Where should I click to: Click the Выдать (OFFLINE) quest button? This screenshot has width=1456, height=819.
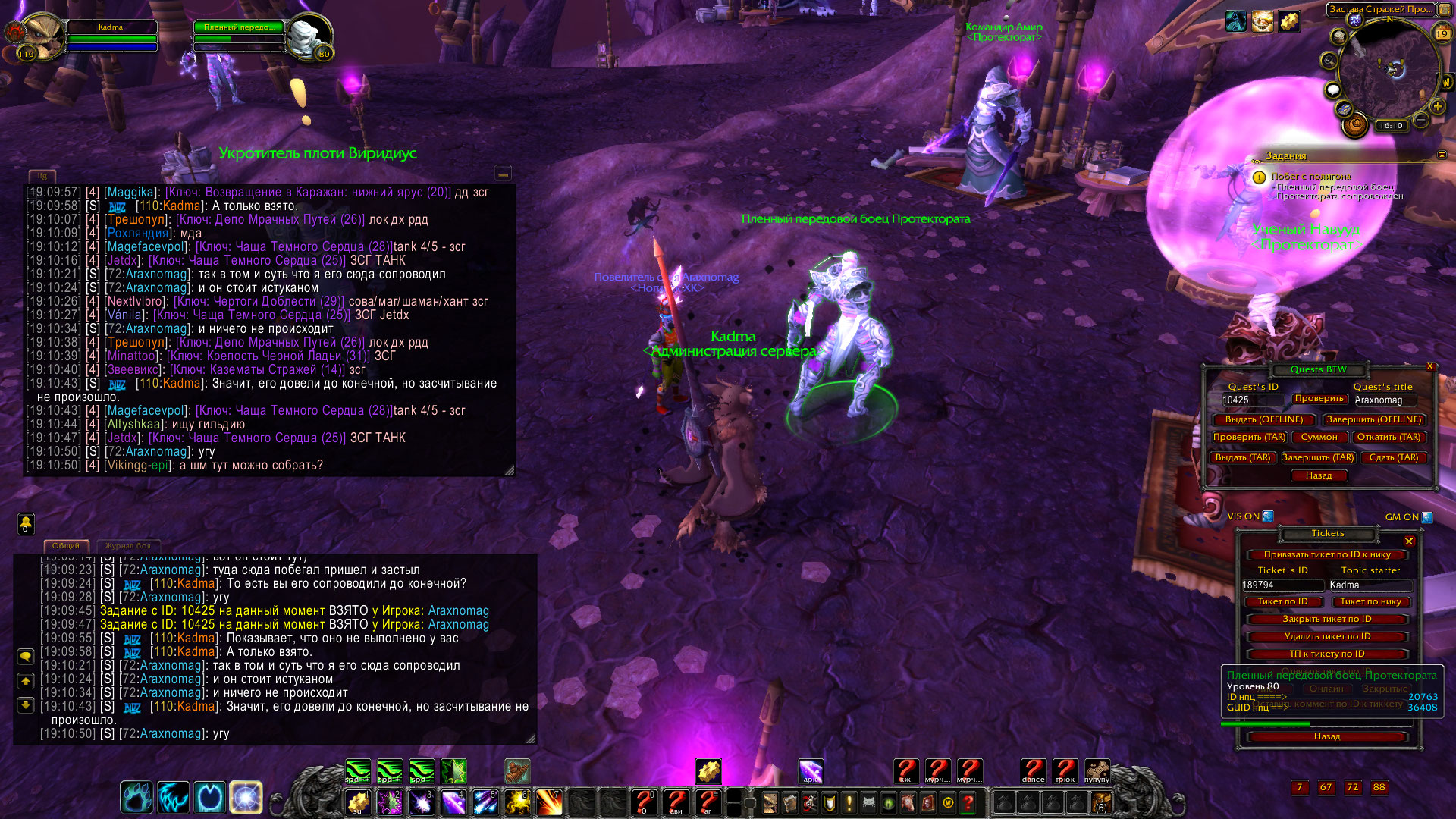pos(1263,419)
